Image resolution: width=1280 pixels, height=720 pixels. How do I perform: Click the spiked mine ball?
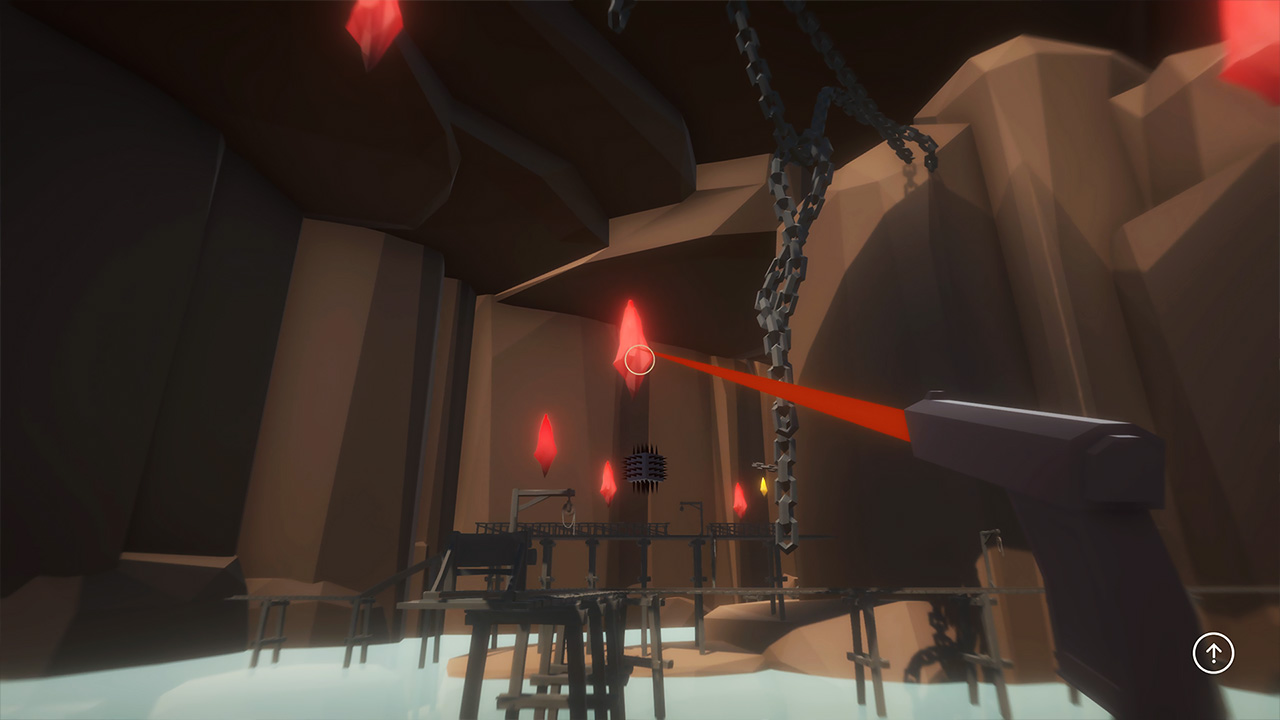[x=646, y=465]
